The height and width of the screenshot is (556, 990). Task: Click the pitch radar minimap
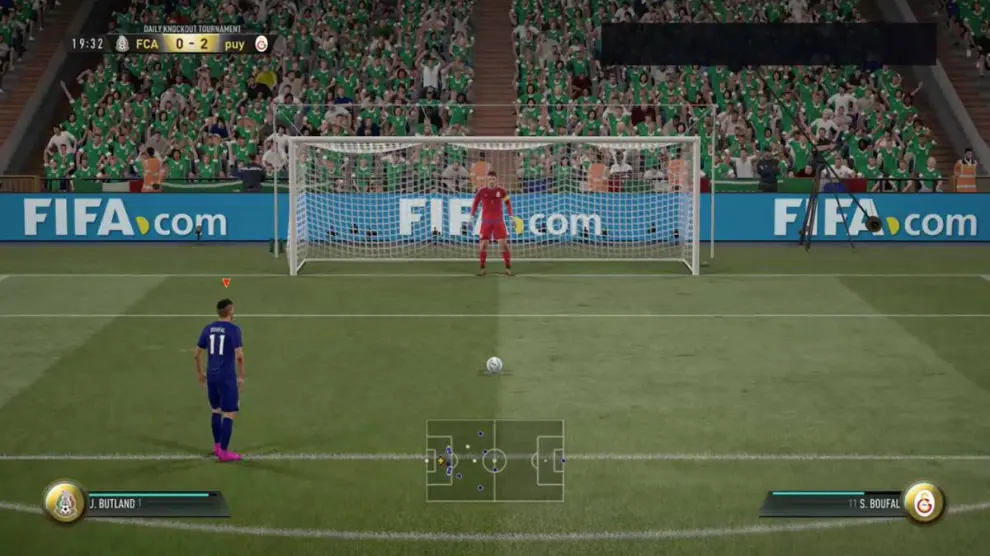tap(495, 461)
